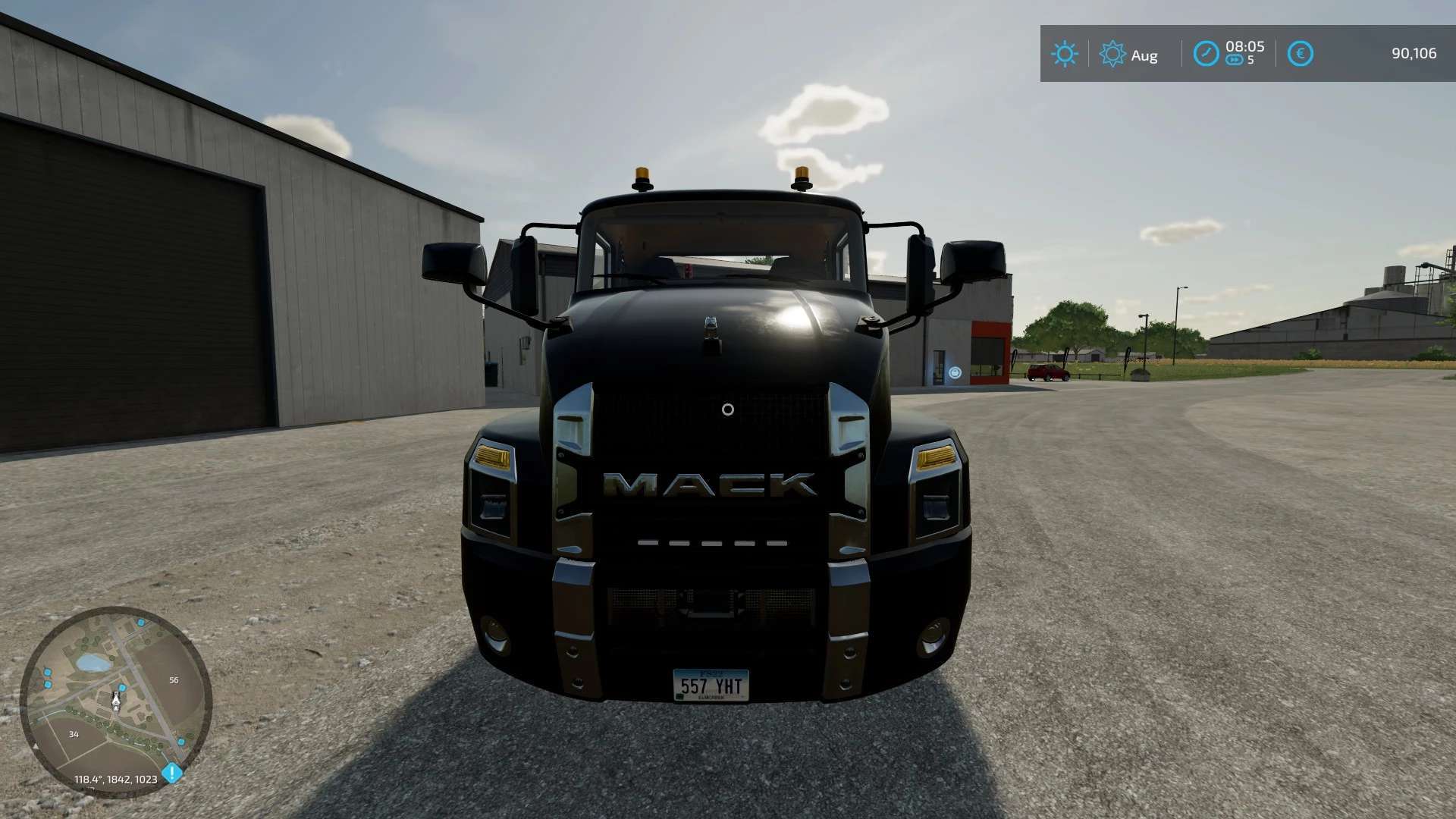This screenshot has width=1456, height=819.
Task: Select field 34 on the minimap
Action: pos(74,734)
